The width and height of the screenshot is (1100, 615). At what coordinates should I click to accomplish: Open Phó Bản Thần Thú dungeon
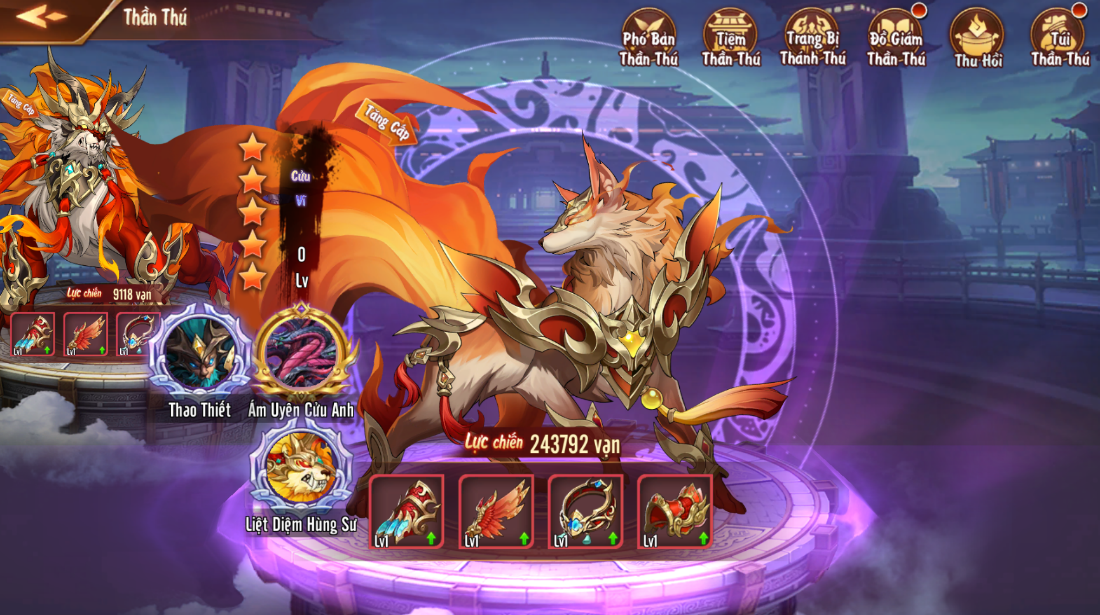point(648,37)
